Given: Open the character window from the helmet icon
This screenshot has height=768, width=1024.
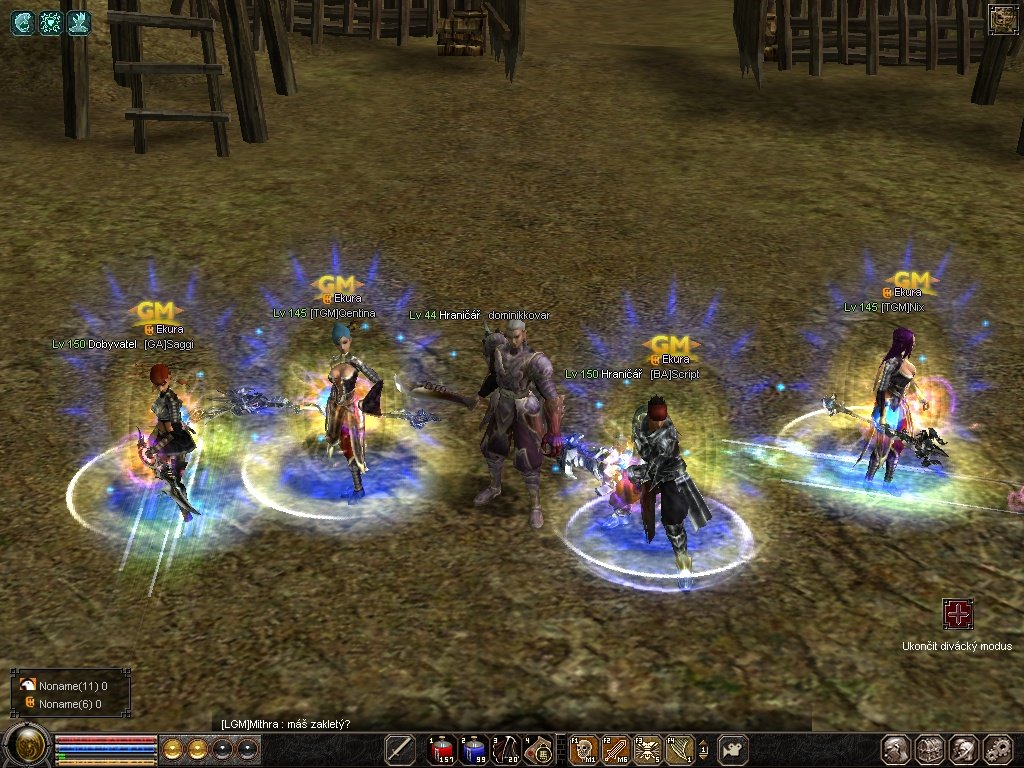Looking at the screenshot, I should (x=895, y=749).
